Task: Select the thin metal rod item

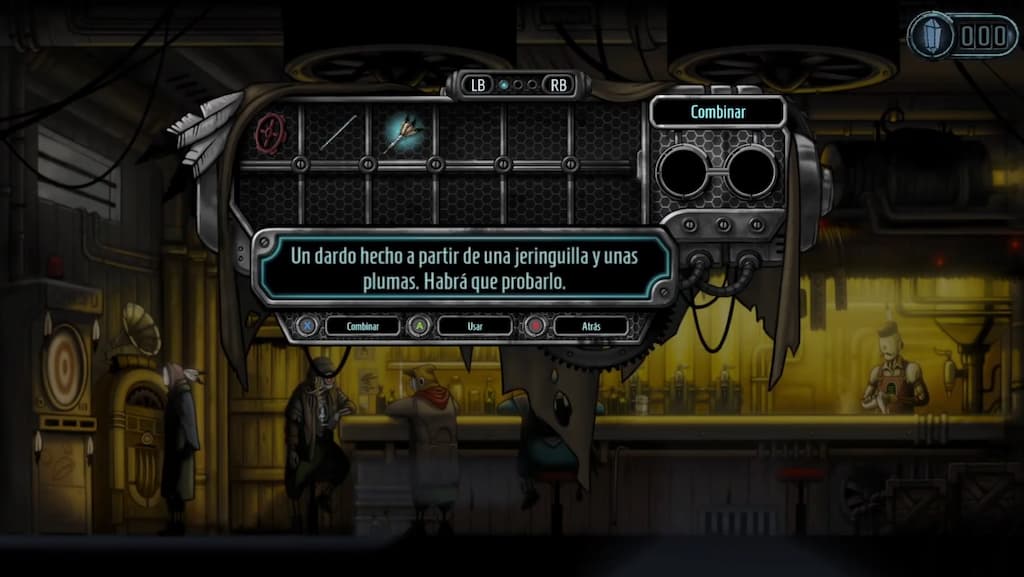Action: [x=338, y=132]
